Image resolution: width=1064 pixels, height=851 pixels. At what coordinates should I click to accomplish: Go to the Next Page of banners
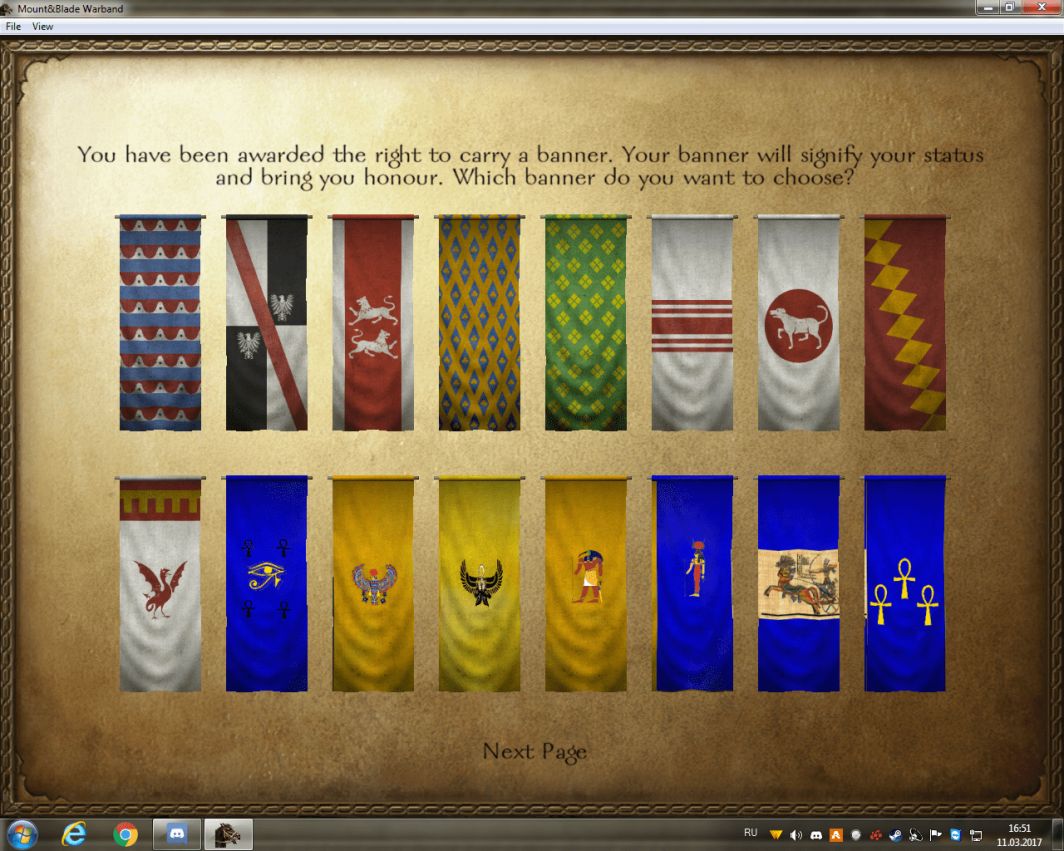534,751
